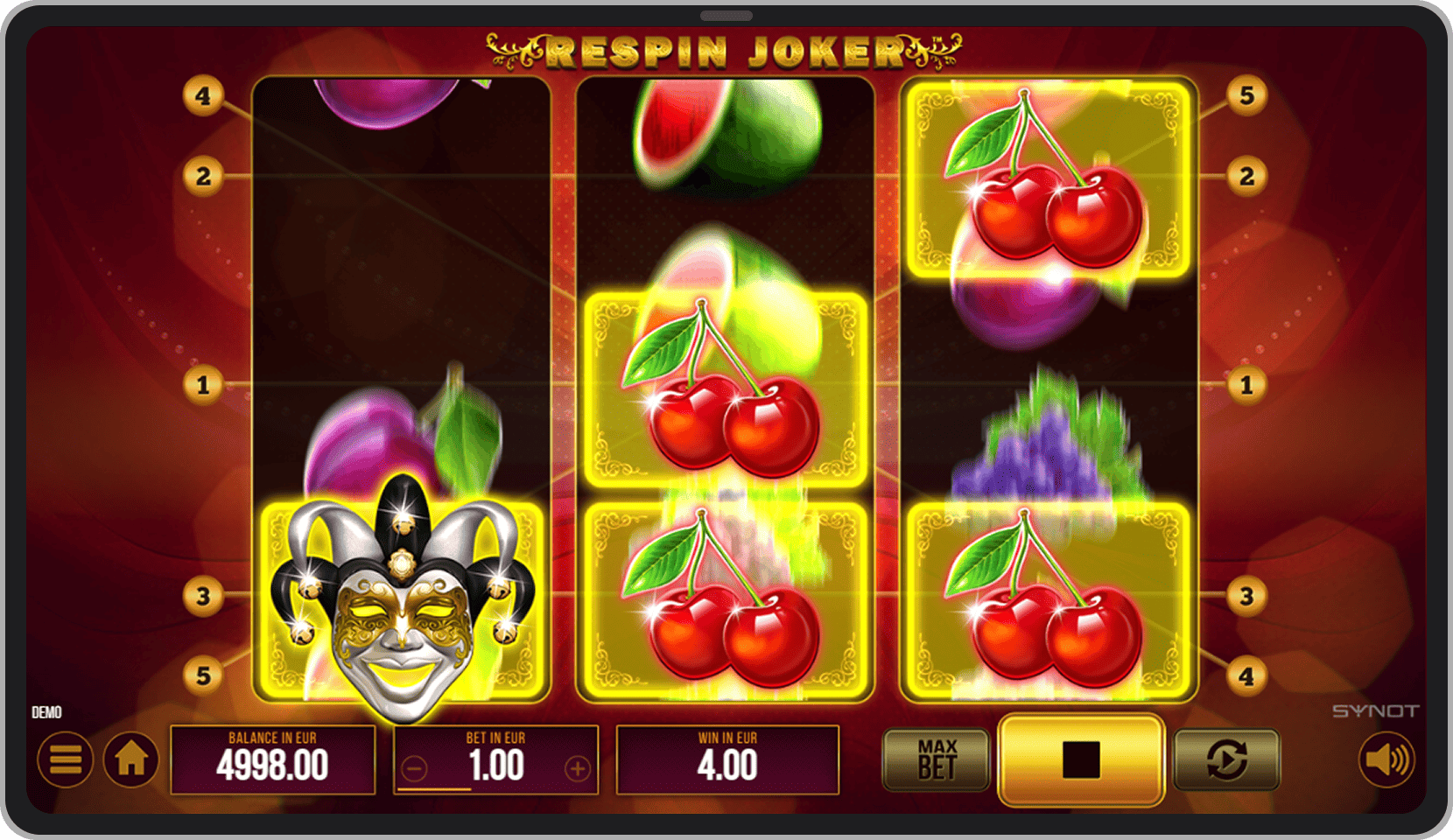Decrease the bet using the minus control
Screen dimensions: 1453x840
[416, 767]
